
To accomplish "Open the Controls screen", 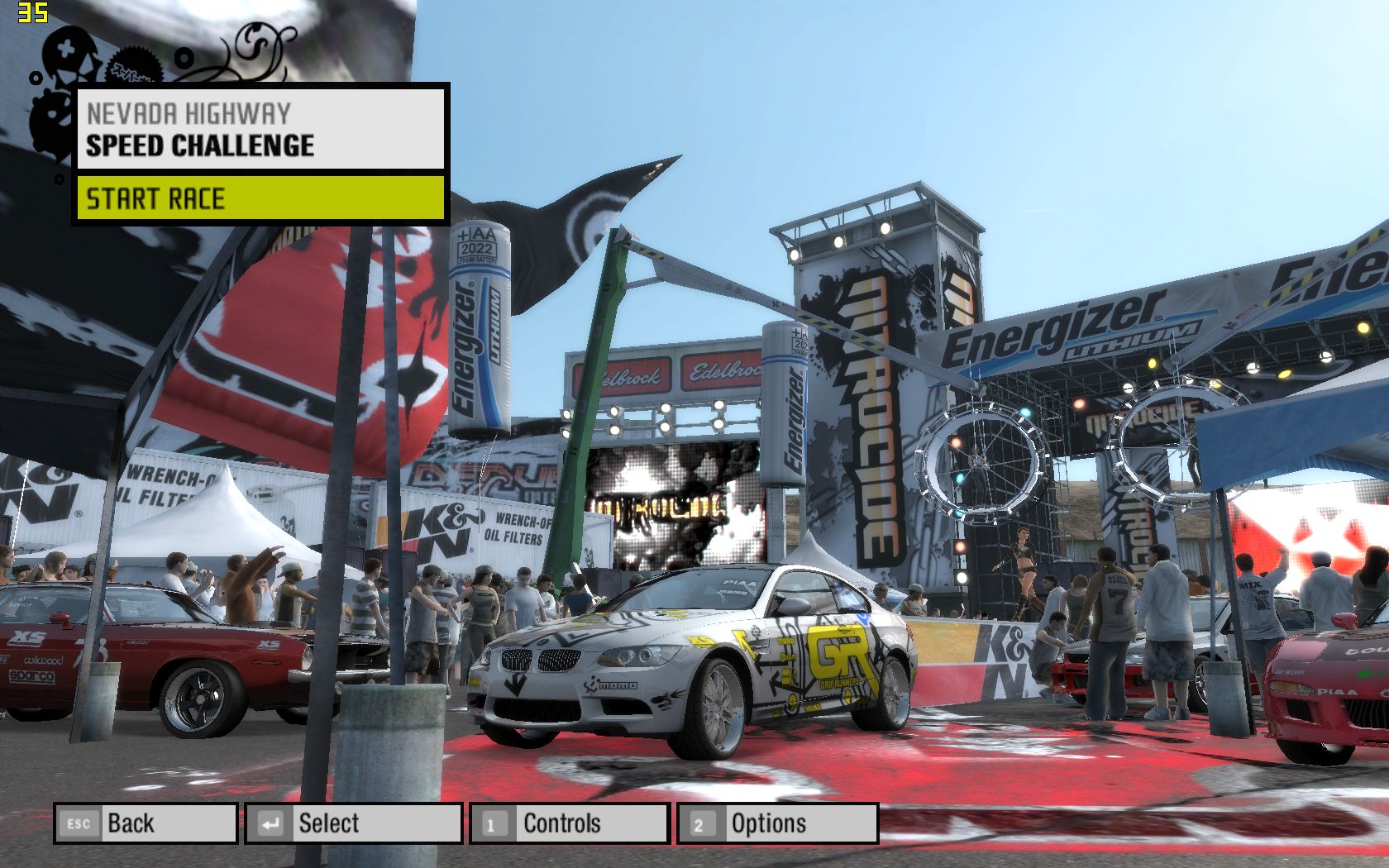I will tap(570, 823).
